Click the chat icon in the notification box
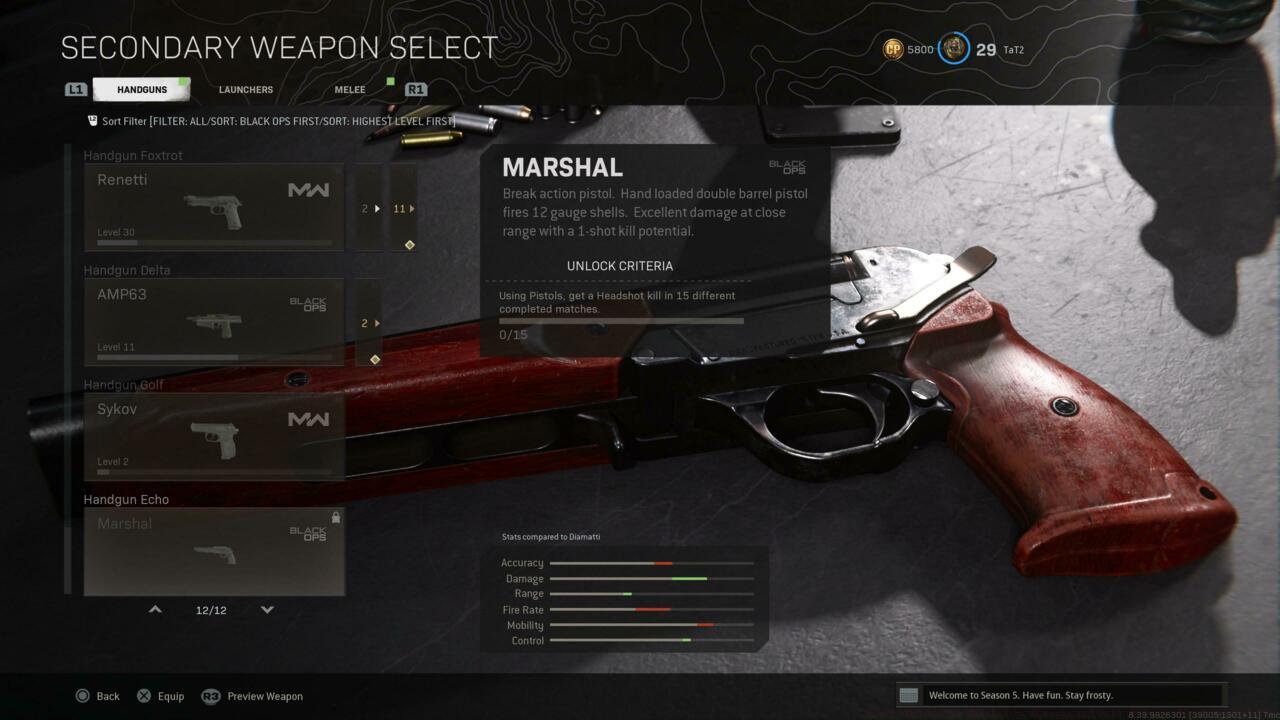The width and height of the screenshot is (1280, 720). pyautogui.click(x=908, y=694)
